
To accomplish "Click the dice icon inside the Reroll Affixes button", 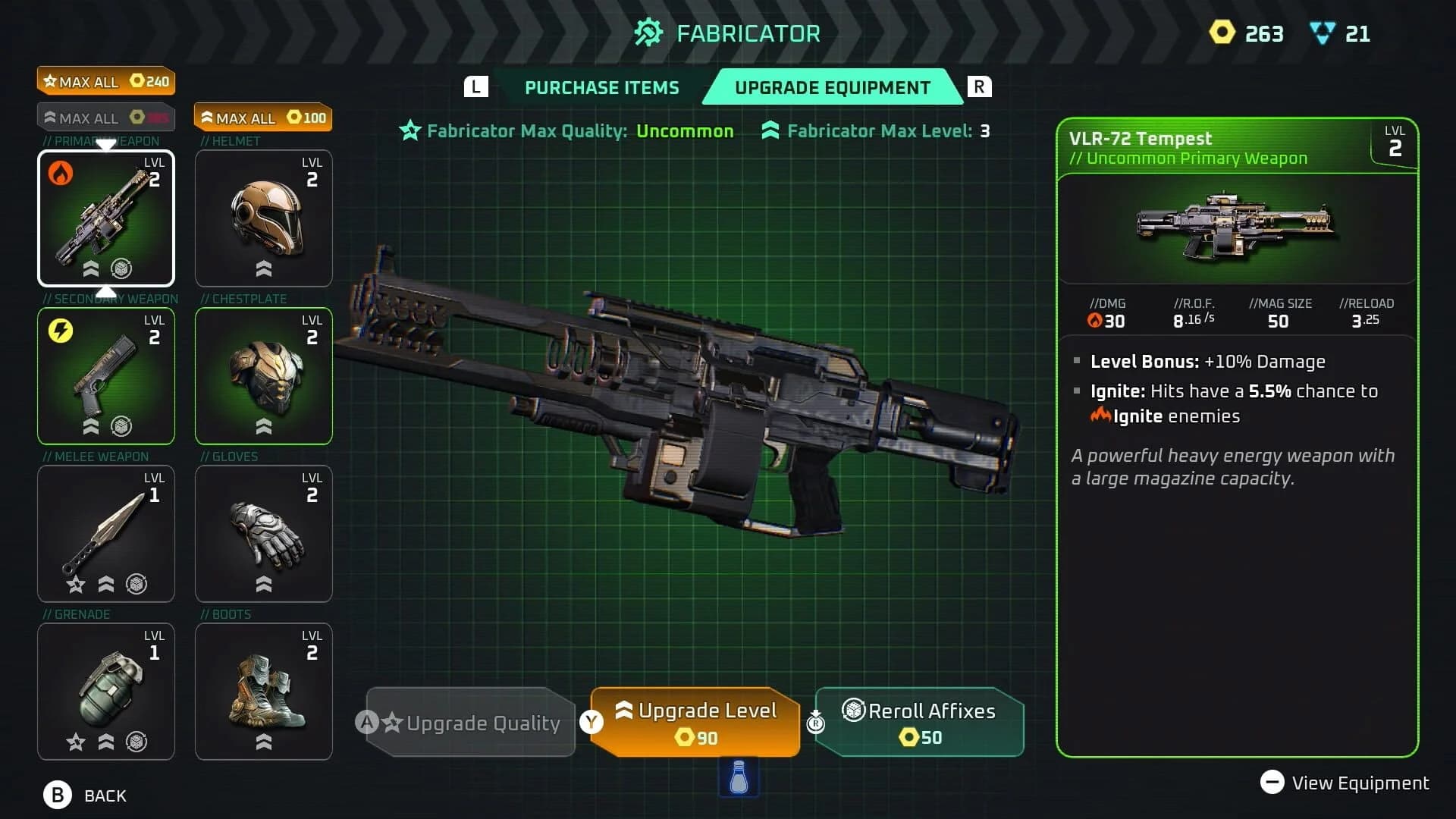I will [x=855, y=711].
